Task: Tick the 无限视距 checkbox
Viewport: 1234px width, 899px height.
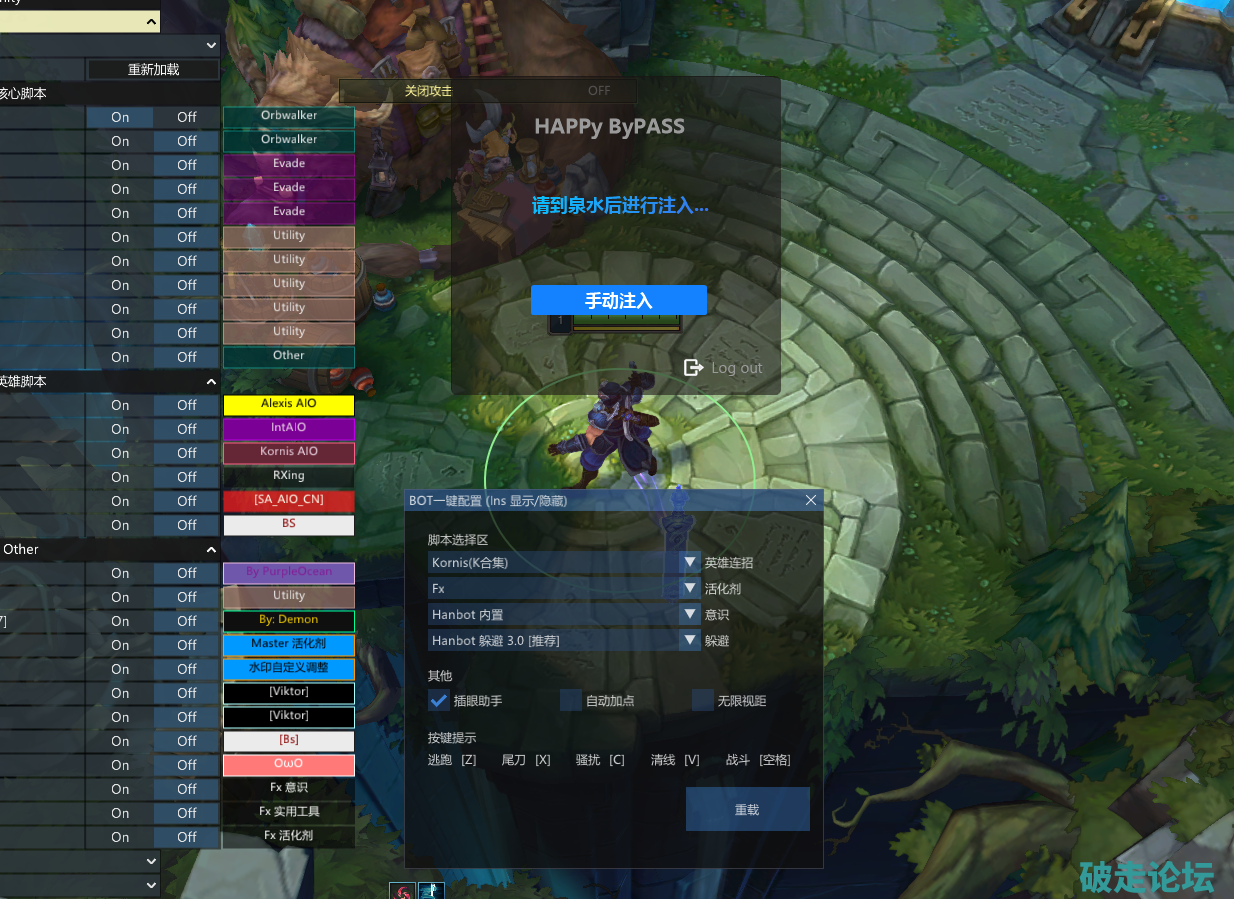Action: 703,700
